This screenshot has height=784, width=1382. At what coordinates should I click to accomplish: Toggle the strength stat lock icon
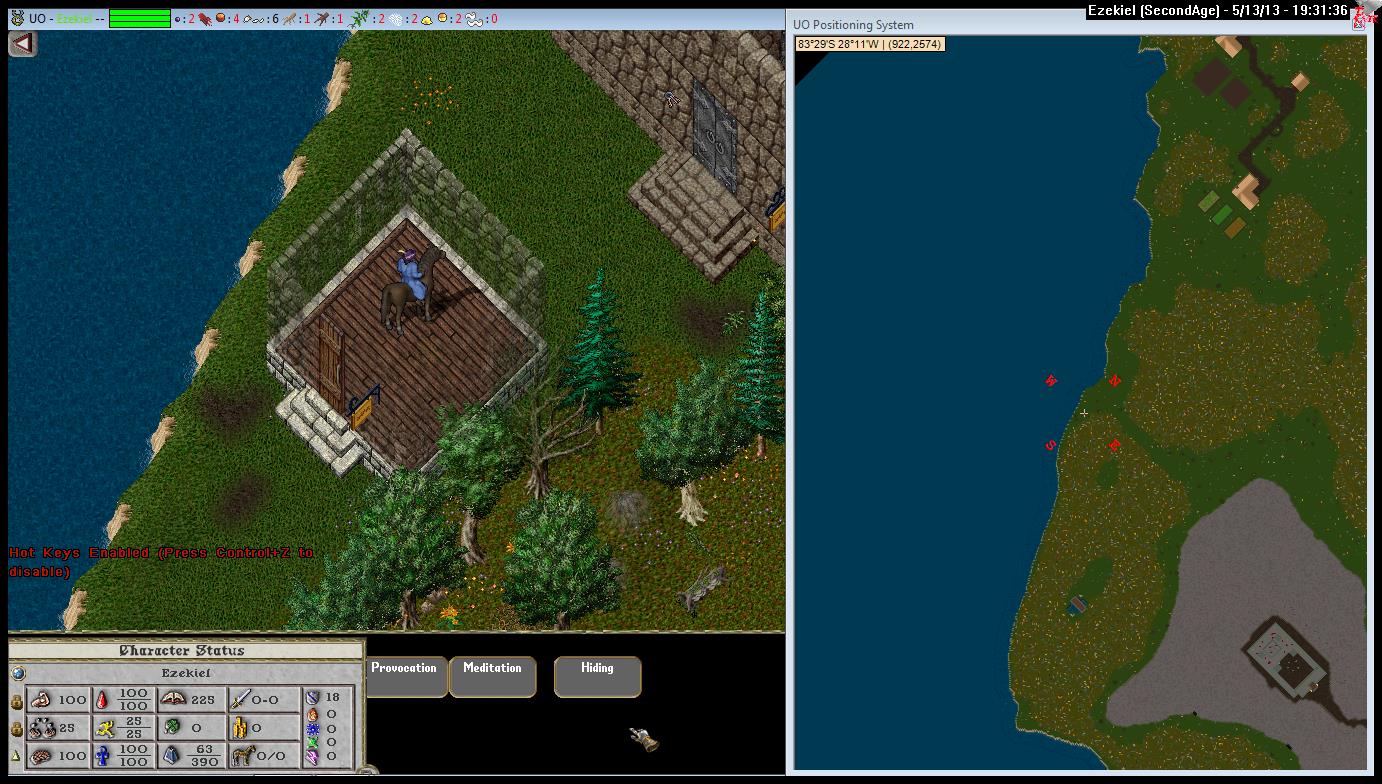point(16,702)
